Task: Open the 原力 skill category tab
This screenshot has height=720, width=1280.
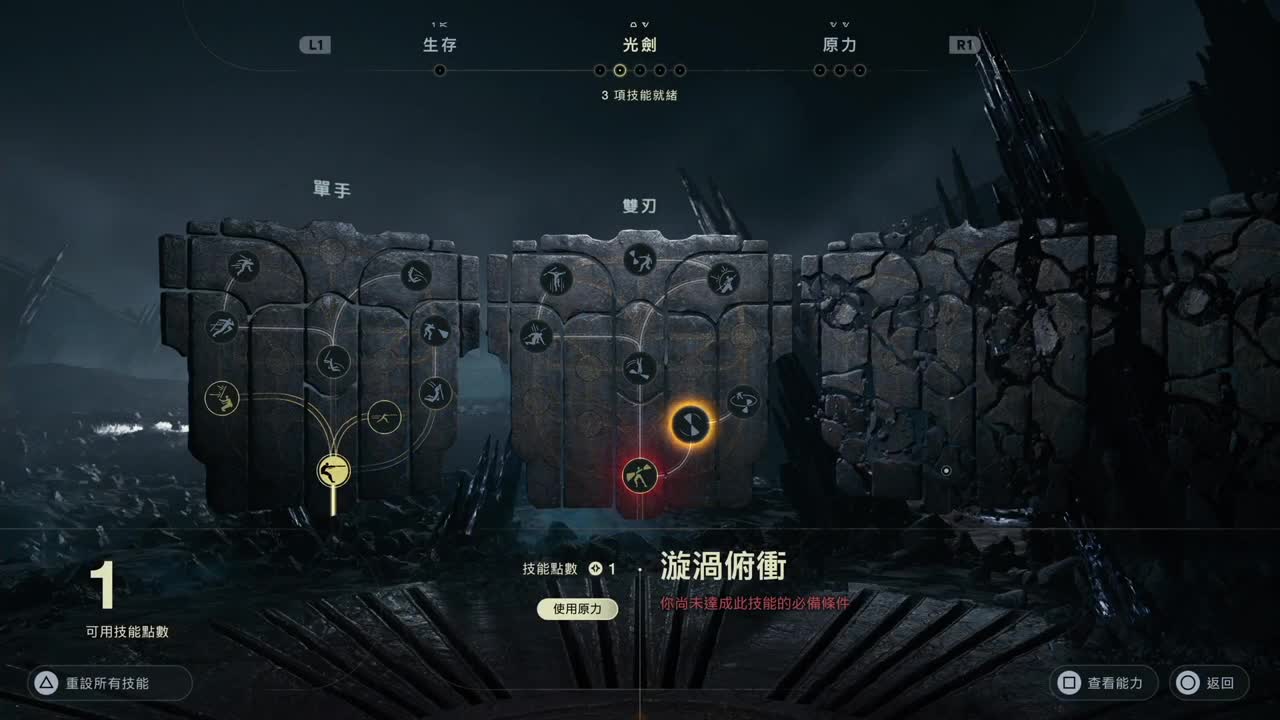Action: pyautogui.click(x=839, y=44)
